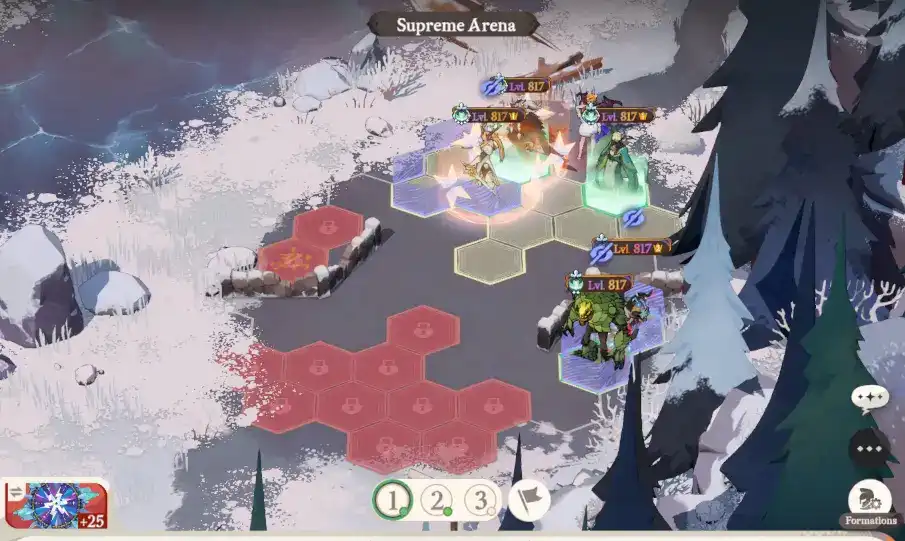Switch to team slot number 2

click(437, 499)
